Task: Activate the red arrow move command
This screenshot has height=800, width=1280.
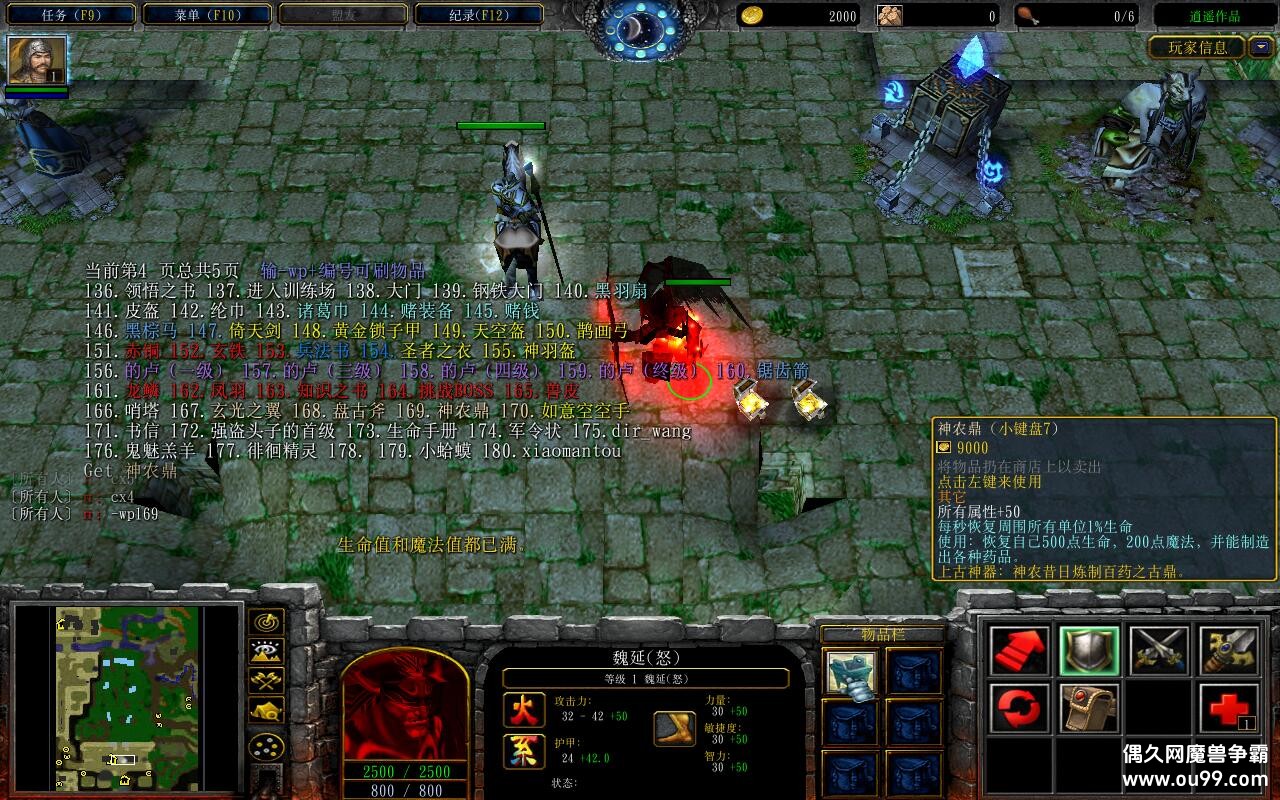Action: pyautogui.click(x=1020, y=651)
